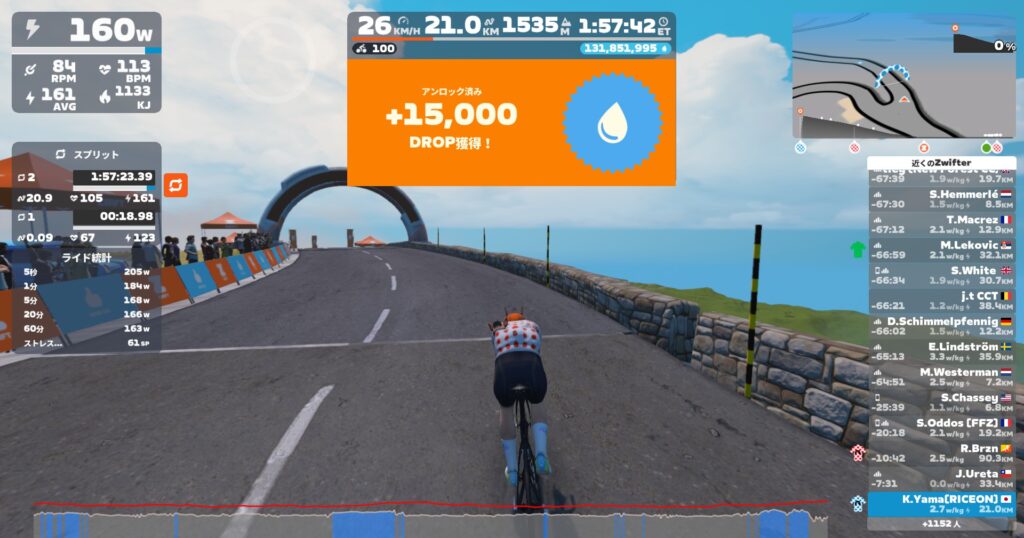Screen dimensions: 1024x538
Task: Select S.Hemmerlé in the nearby riders list
Action: click(941, 198)
